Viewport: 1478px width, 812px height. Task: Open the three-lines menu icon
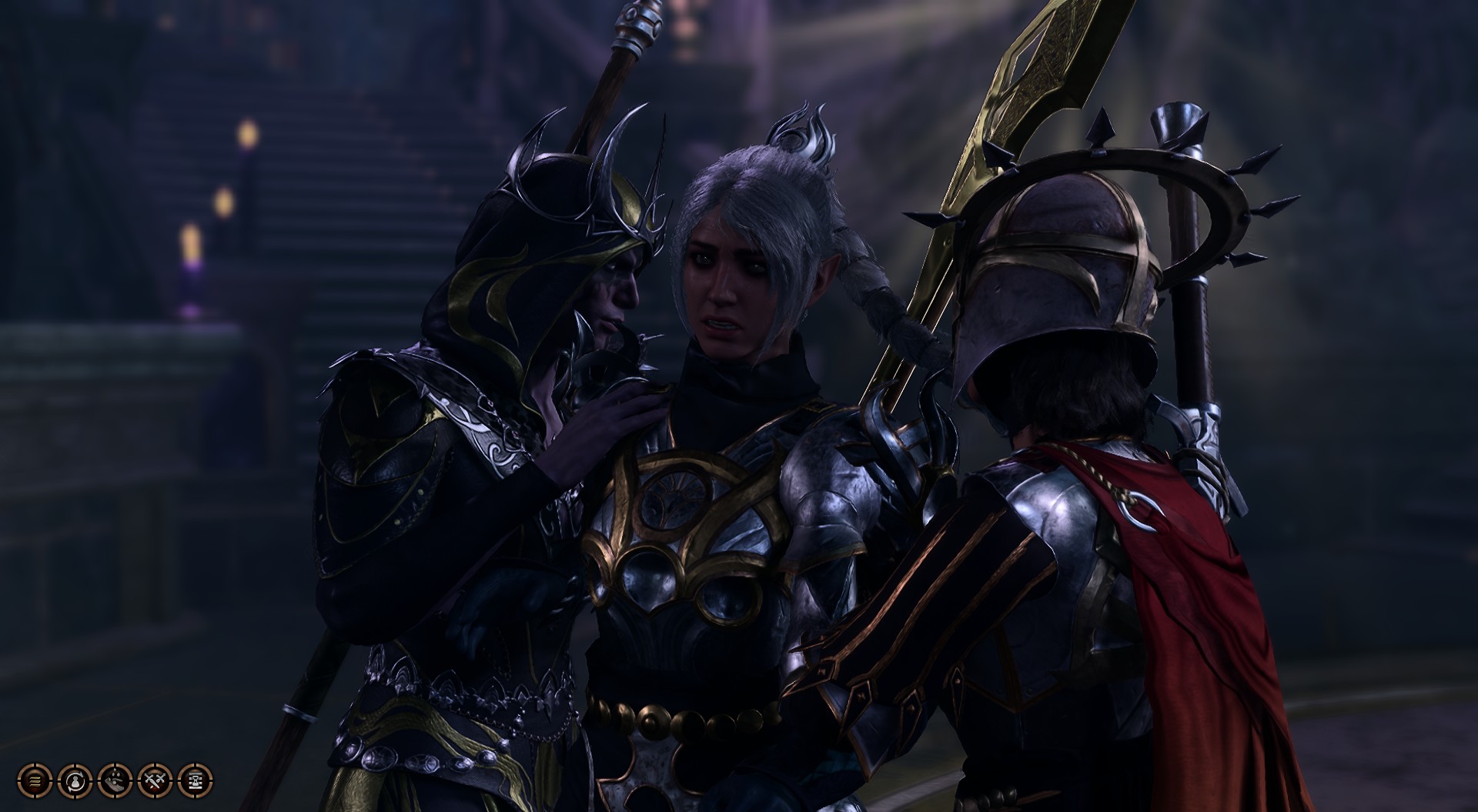click(35, 780)
